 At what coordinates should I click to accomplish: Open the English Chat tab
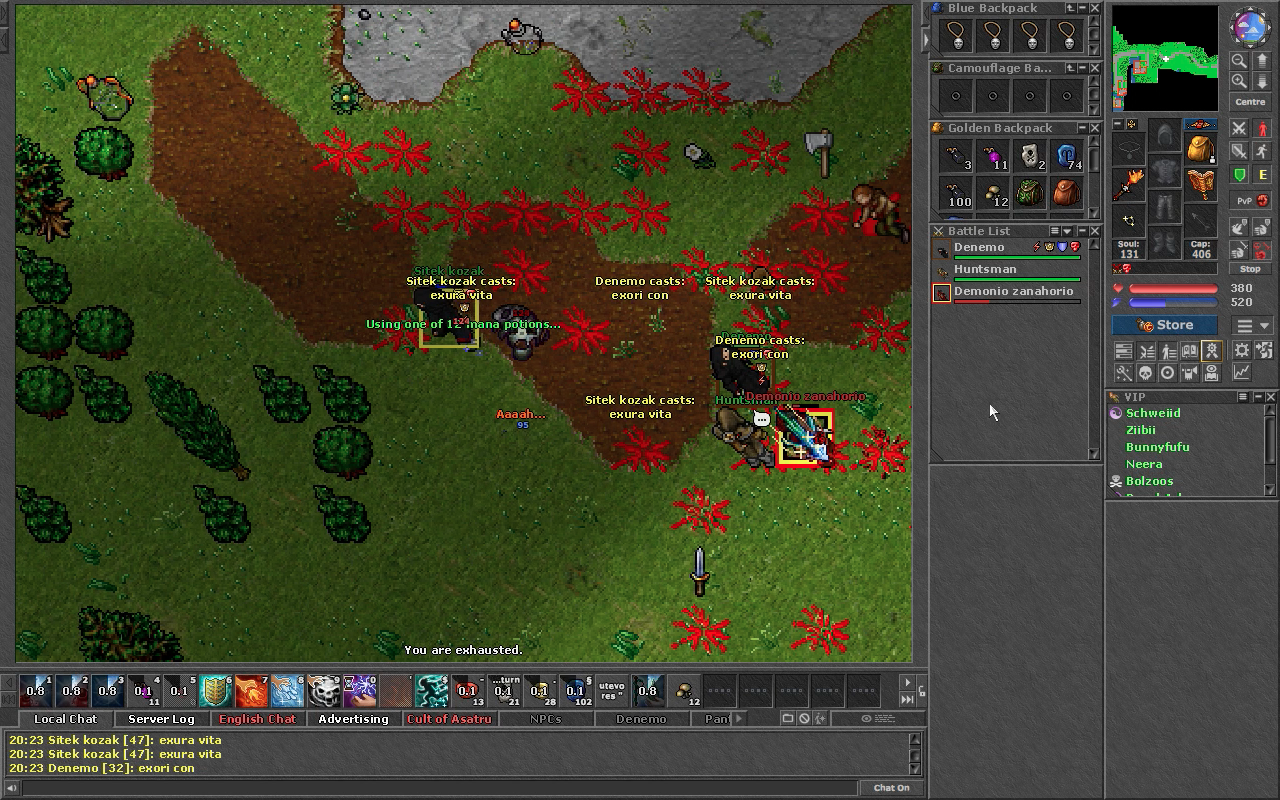tap(257, 719)
